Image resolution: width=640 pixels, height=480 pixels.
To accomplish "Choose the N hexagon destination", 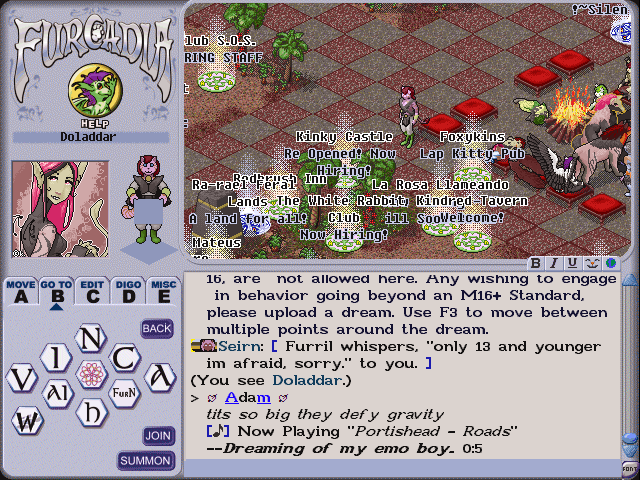I will pyautogui.click(x=91, y=340).
